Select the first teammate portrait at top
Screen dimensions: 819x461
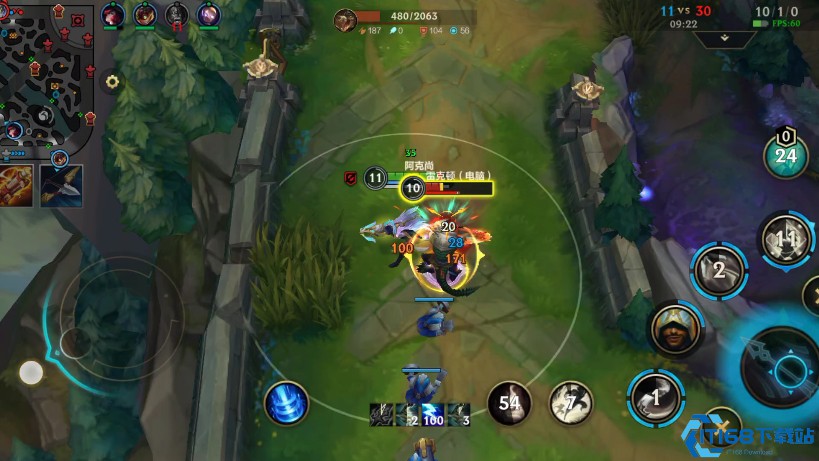(113, 15)
